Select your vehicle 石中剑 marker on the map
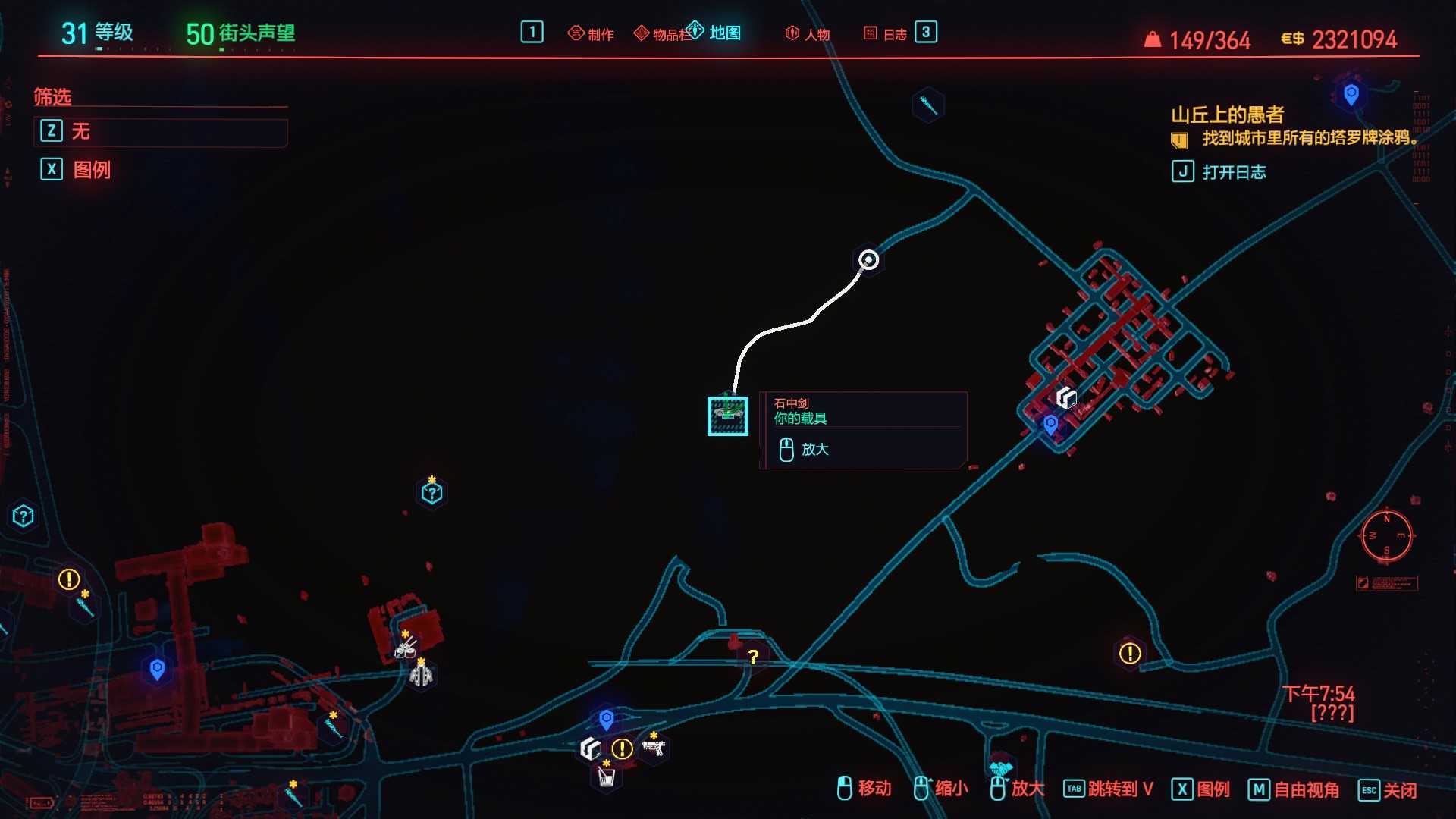 728,416
